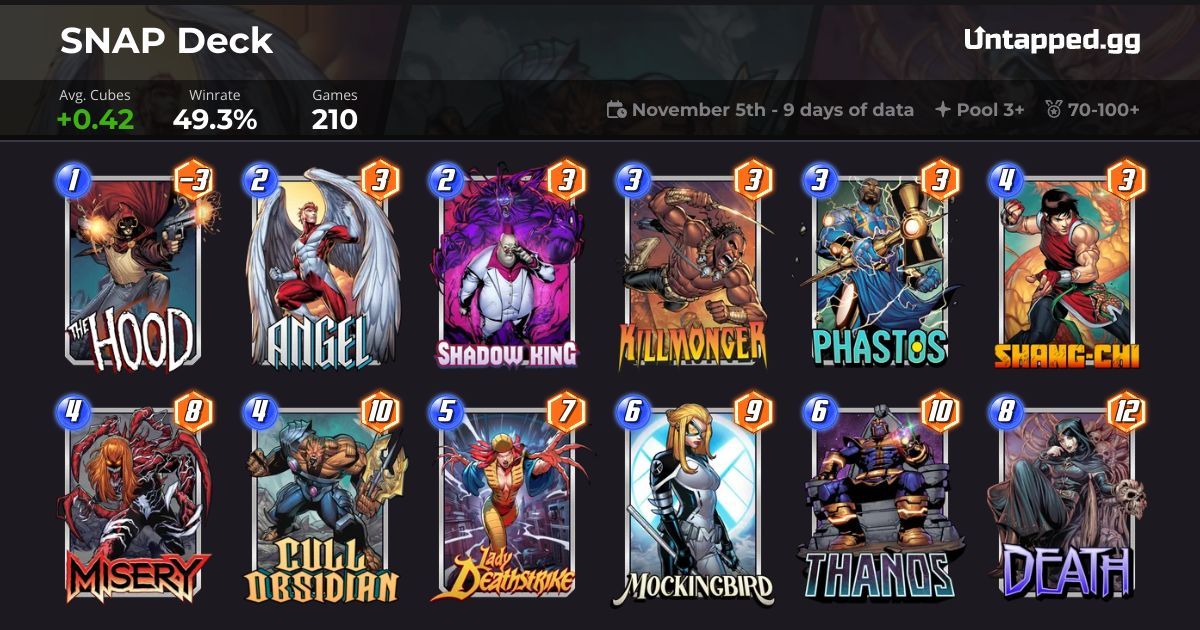Viewport: 1200px width, 630px height.
Task: Open the Untapped.gg logo link
Action: pyautogui.click(x=1052, y=41)
